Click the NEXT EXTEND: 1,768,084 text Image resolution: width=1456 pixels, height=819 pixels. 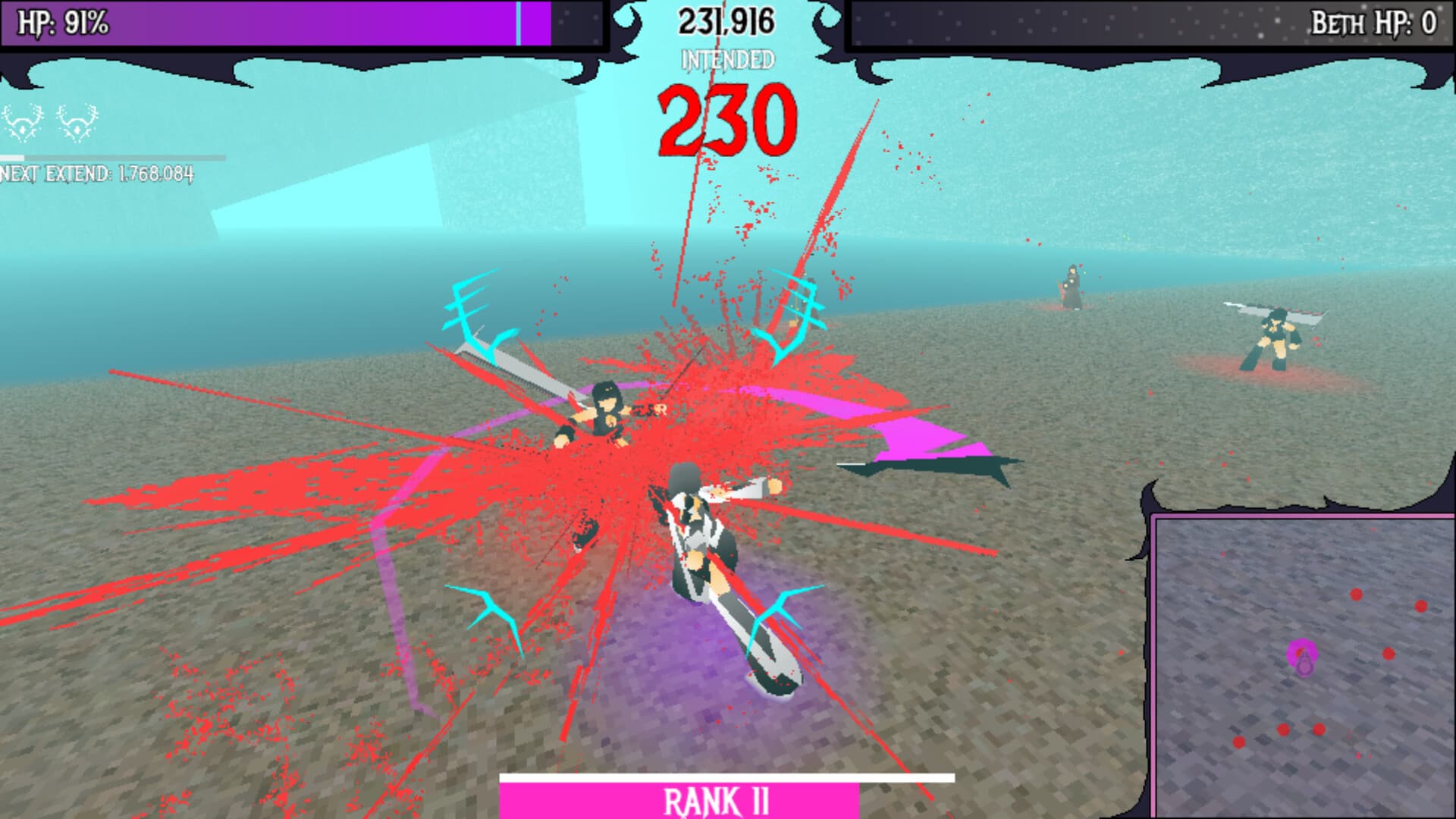click(99, 173)
